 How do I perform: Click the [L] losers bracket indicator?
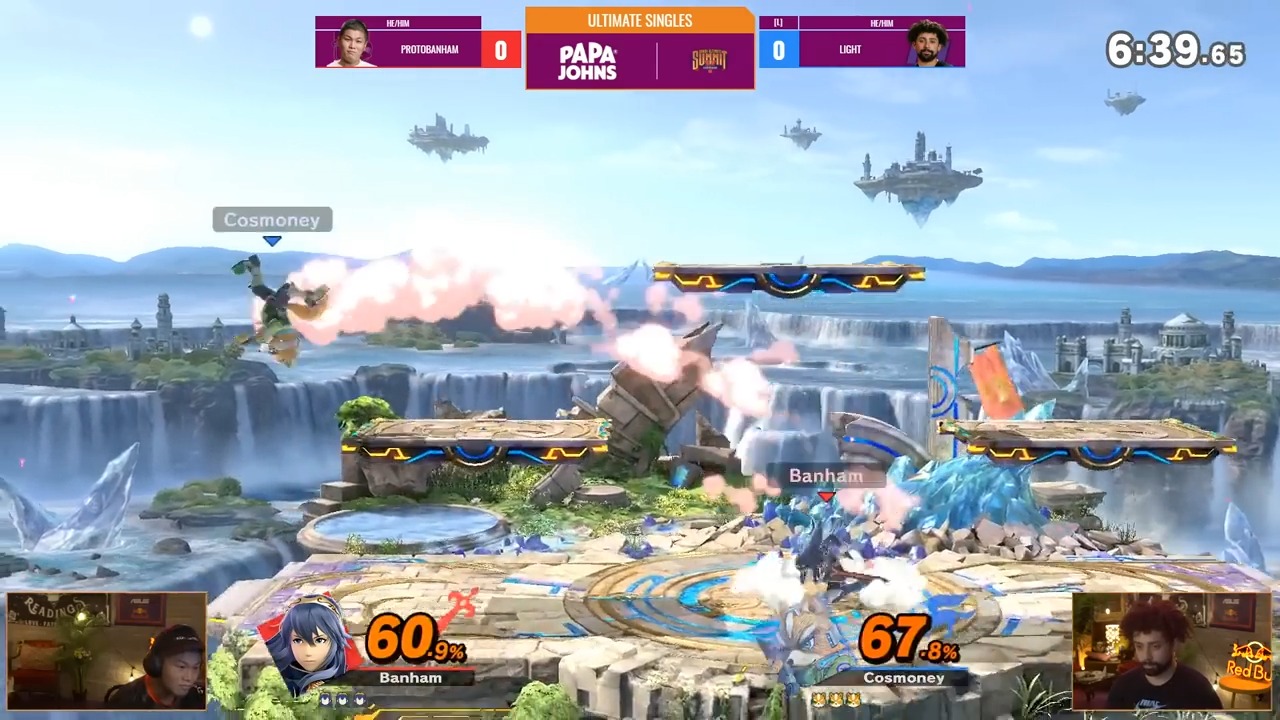click(778, 22)
